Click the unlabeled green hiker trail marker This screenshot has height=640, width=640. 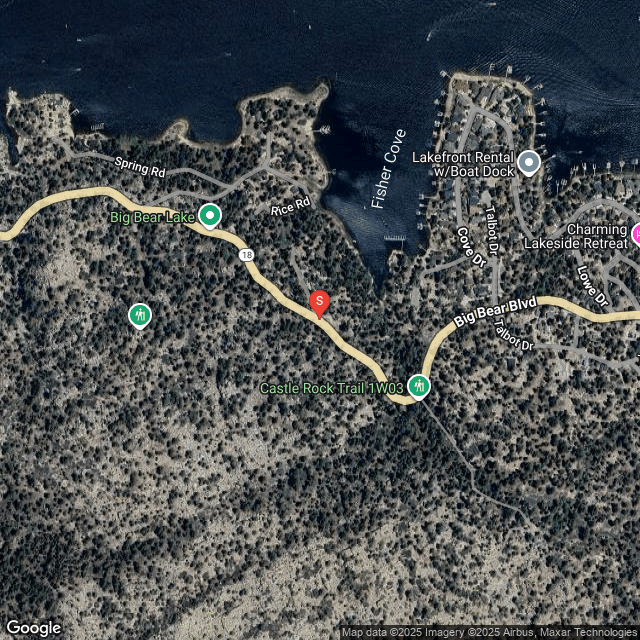click(x=140, y=316)
